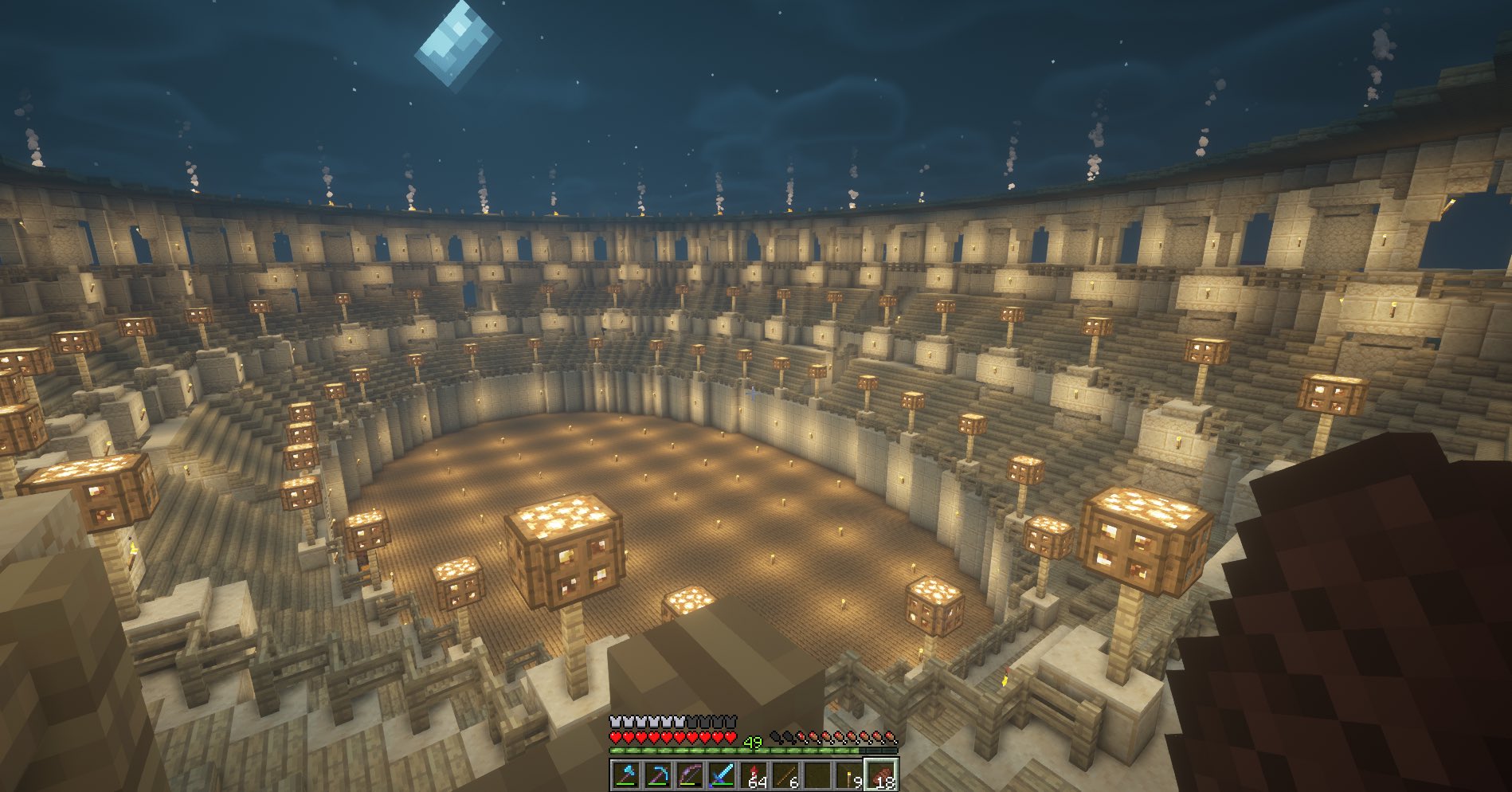Viewport: 1512px width, 792px height.
Task: Select the enchanted diamond pickaxe
Action: coord(658,773)
